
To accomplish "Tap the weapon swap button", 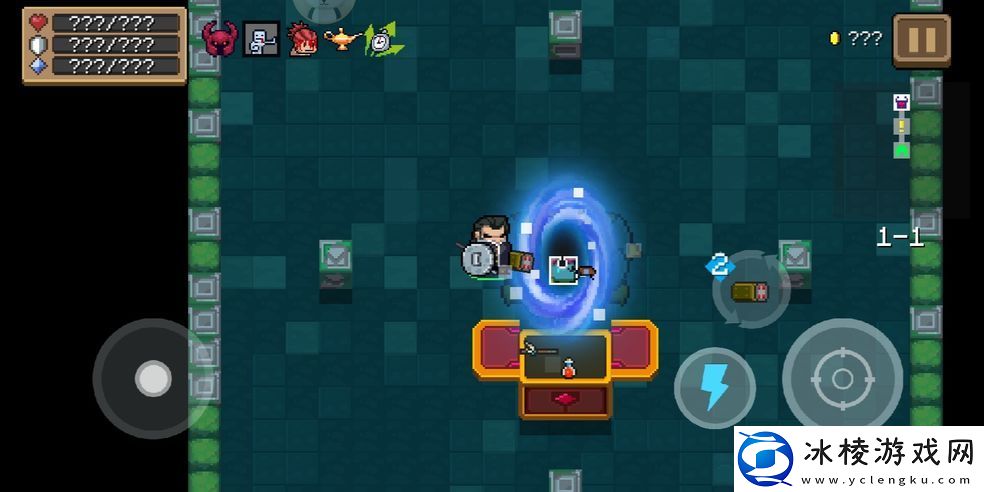I will [751, 289].
